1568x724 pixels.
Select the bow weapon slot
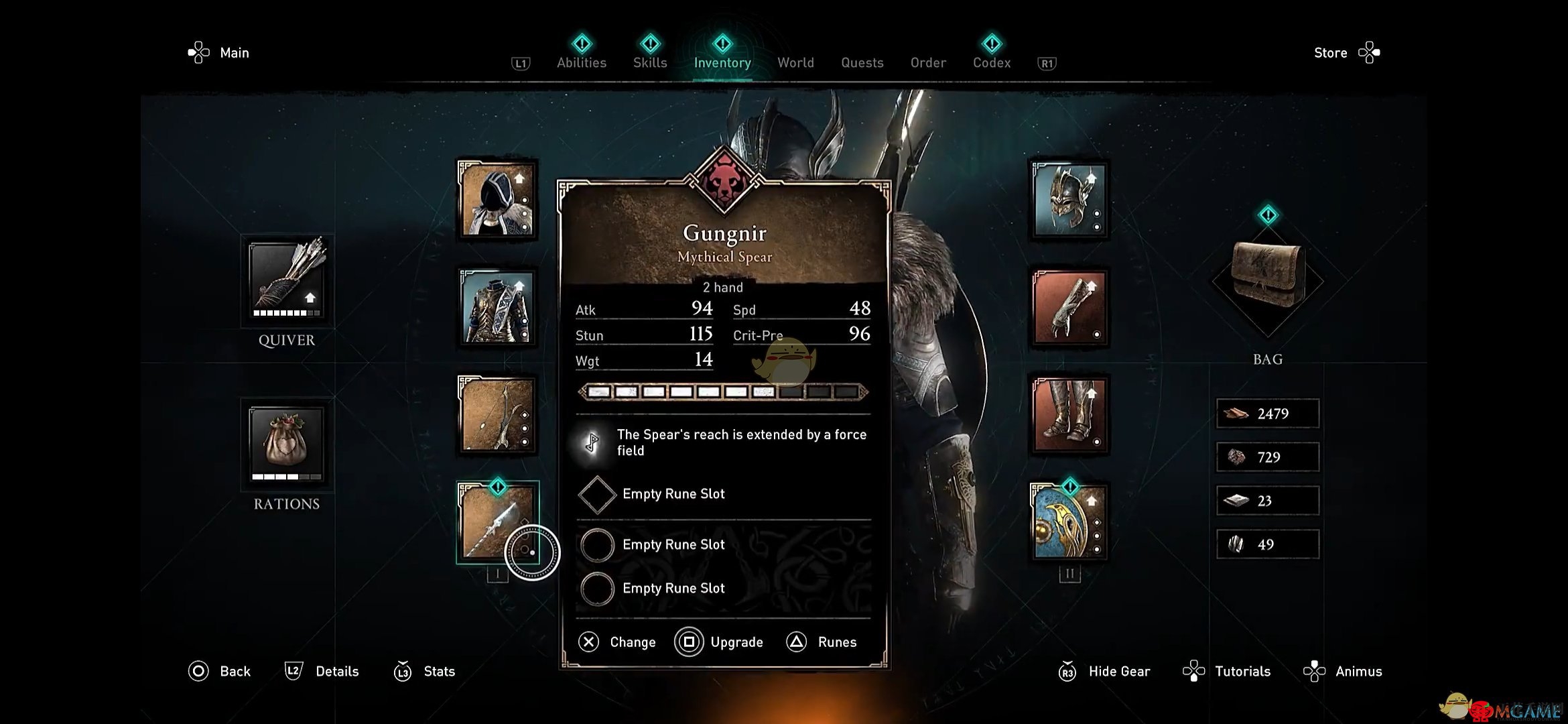point(497,414)
